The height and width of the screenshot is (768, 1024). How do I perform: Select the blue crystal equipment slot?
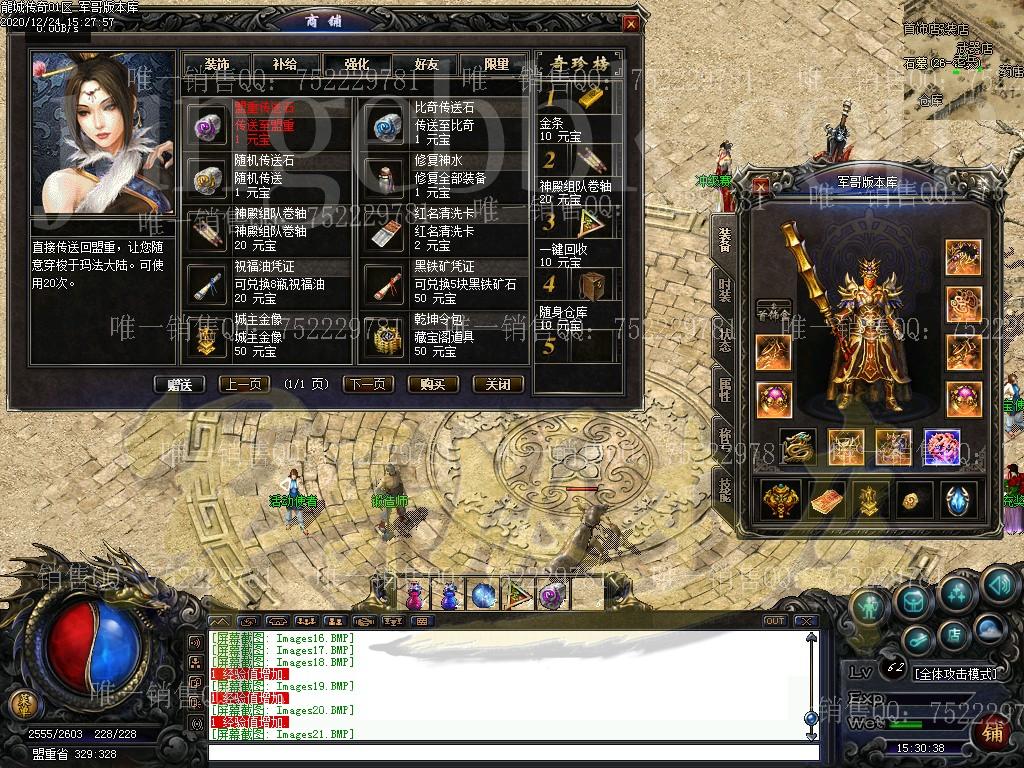957,499
